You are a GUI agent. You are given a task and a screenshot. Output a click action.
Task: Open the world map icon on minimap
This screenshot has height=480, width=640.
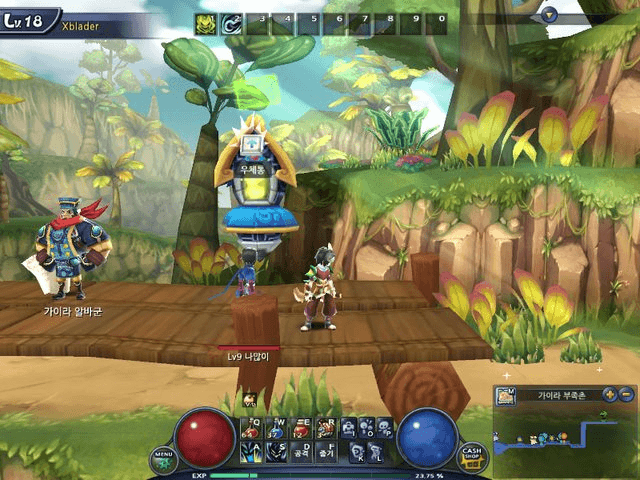coord(505,397)
